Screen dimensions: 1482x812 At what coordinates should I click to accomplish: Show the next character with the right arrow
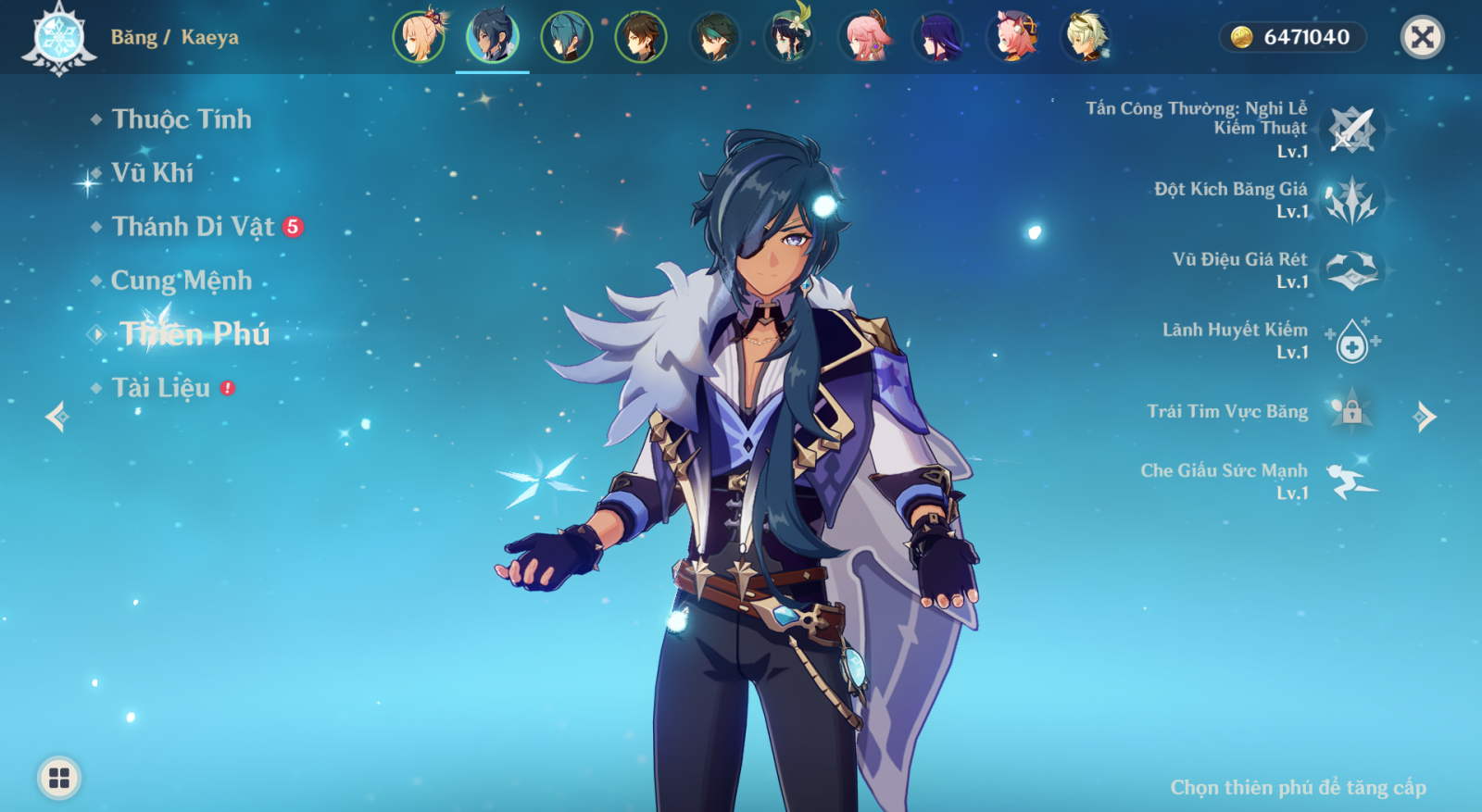pos(1425,417)
